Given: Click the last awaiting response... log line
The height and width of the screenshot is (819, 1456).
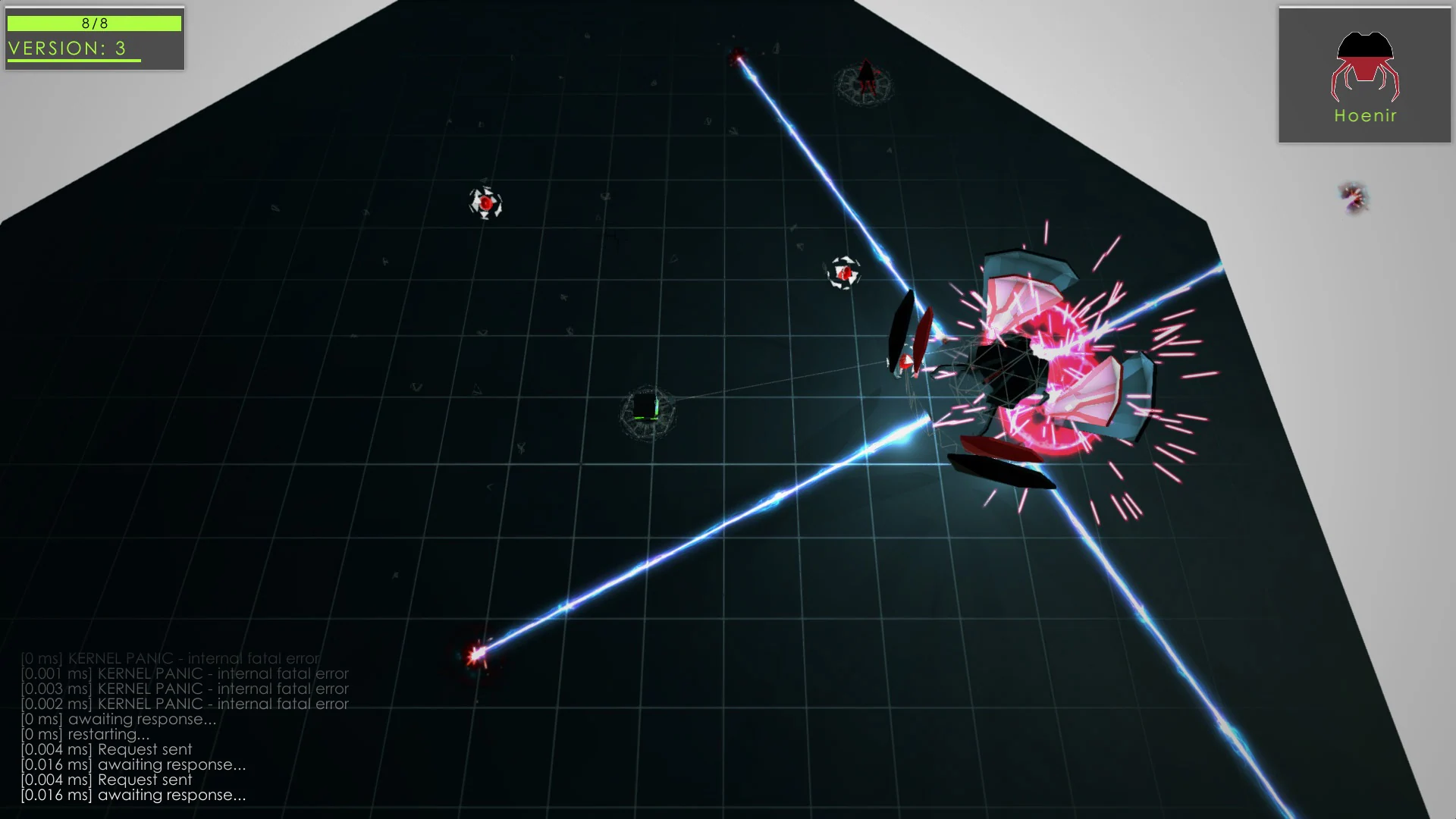Looking at the screenshot, I should [133, 795].
